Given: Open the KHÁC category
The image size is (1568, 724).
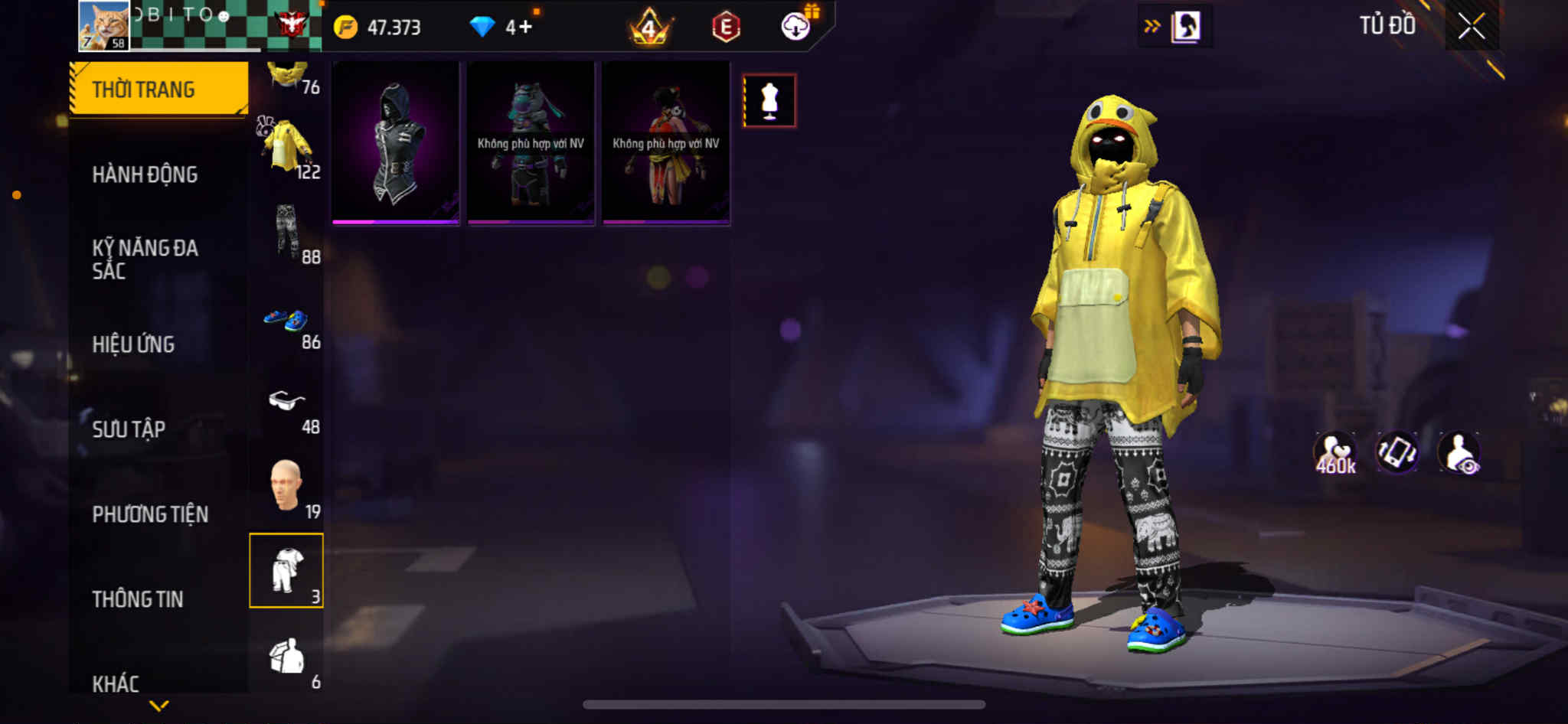Looking at the screenshot, I should click(x=116, y=683).
